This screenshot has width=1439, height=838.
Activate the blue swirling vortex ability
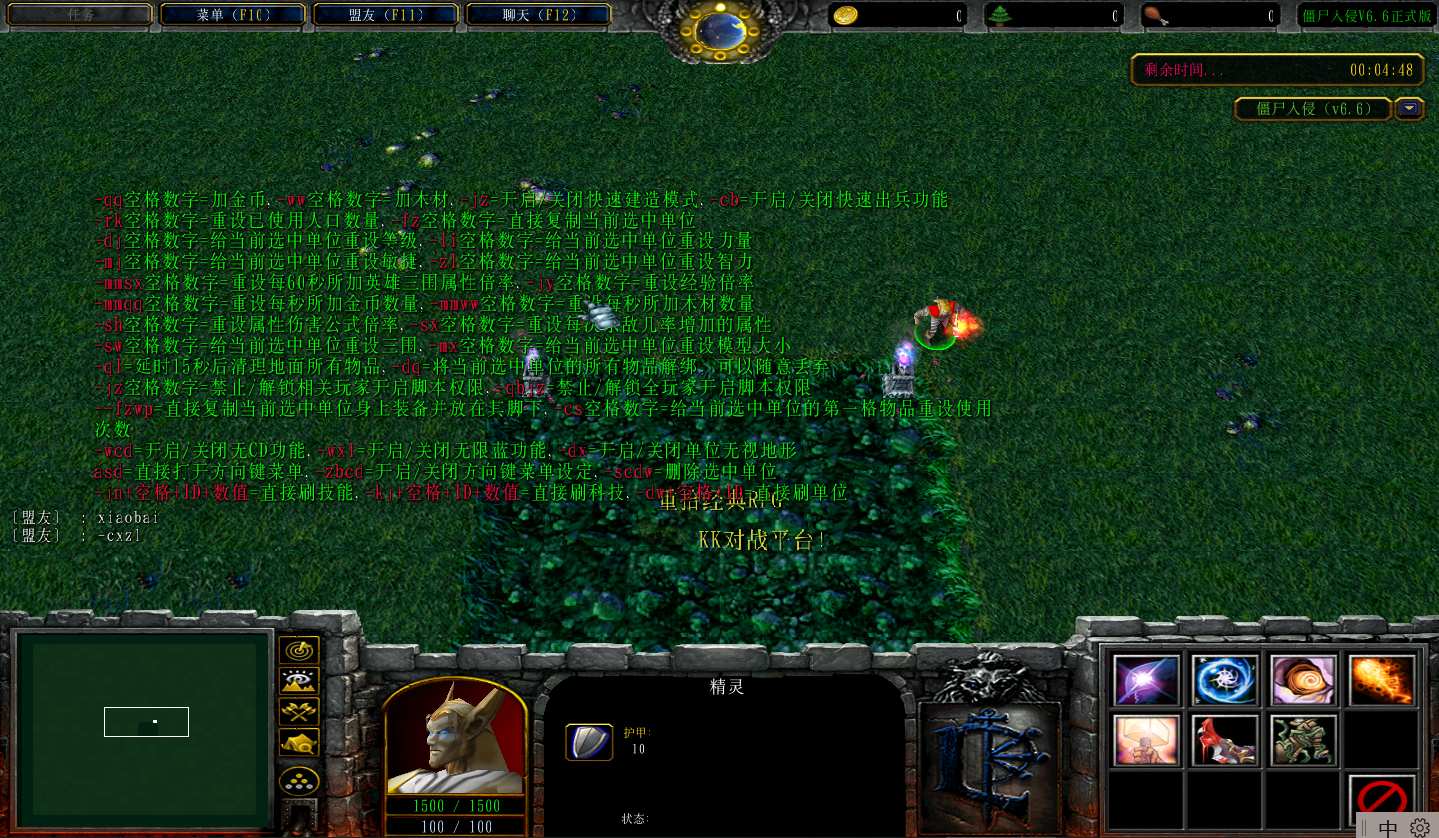point(1225,680)
